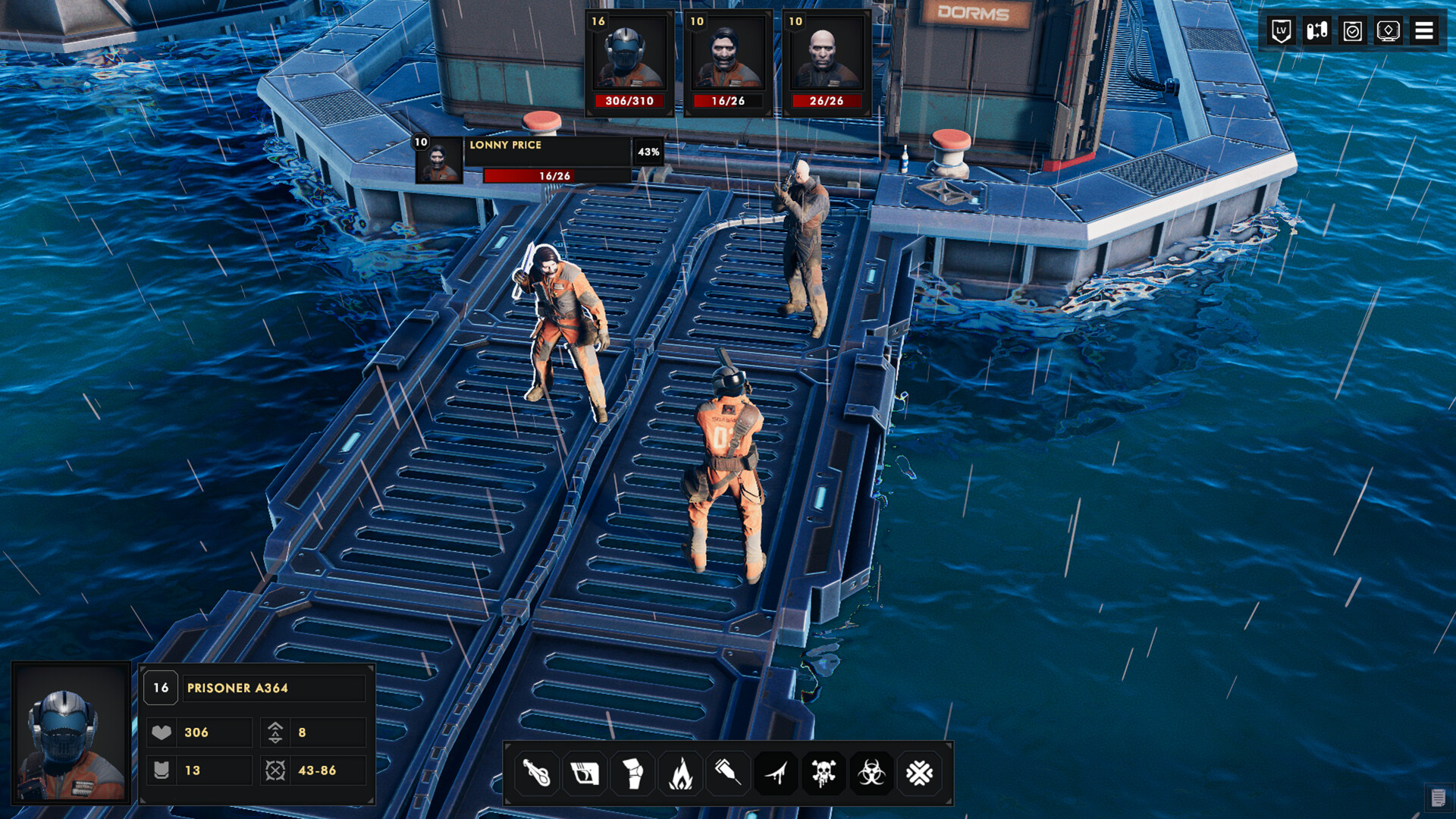Viewport: 1456px width, 819px height.
Task: Open the display settings monitor icon
Action: (1388, 31)
